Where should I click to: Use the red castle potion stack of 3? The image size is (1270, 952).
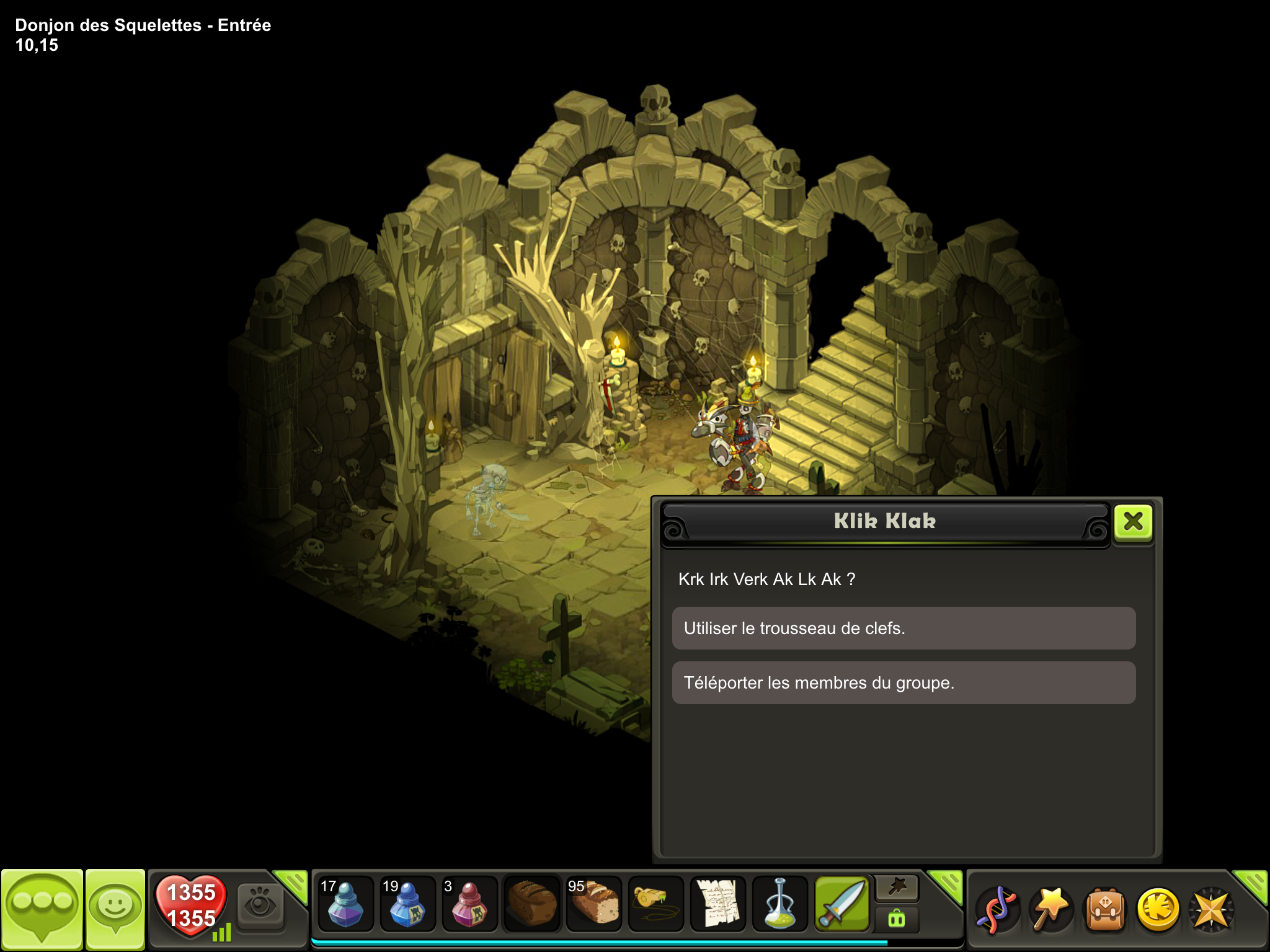click(x=469, y=905)
